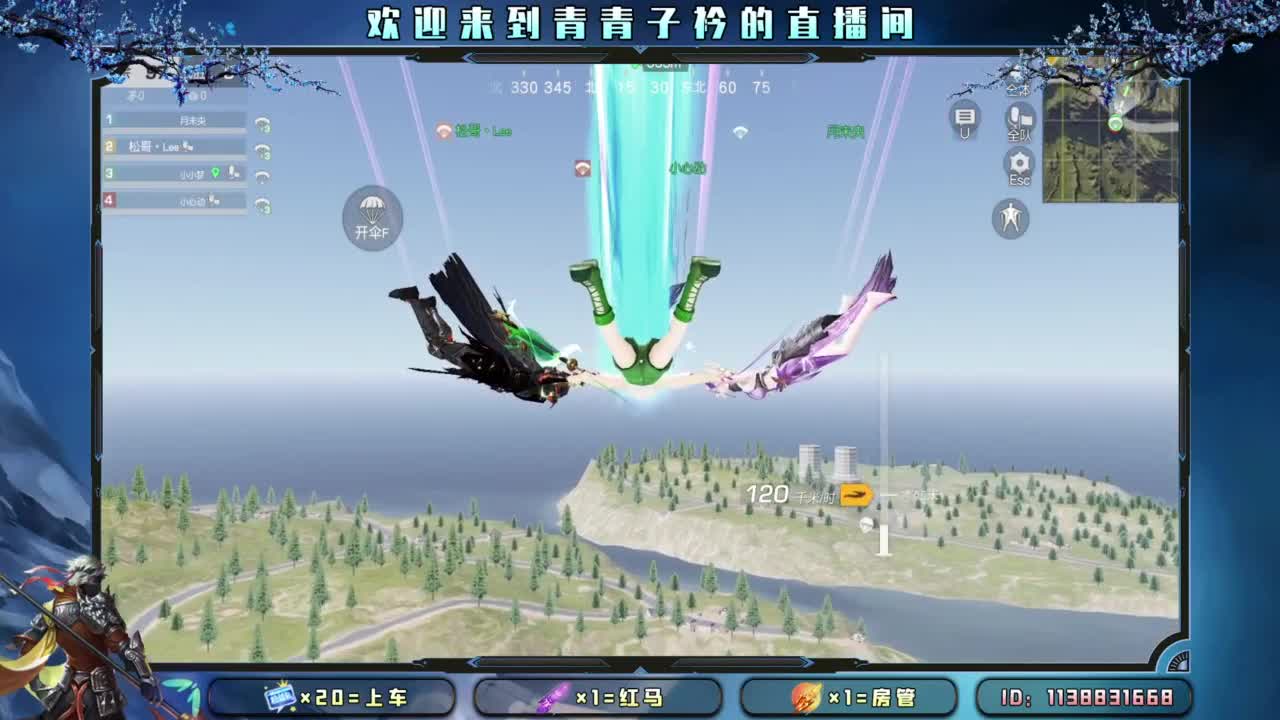Click the green location pin beside 小小梦

coord(215,172)
